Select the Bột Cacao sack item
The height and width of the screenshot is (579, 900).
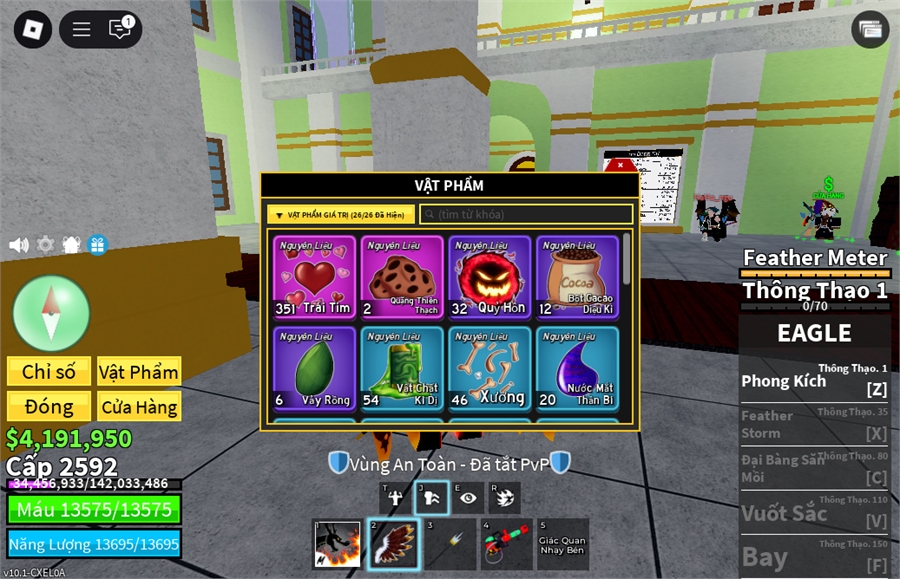tap(577, 277)
